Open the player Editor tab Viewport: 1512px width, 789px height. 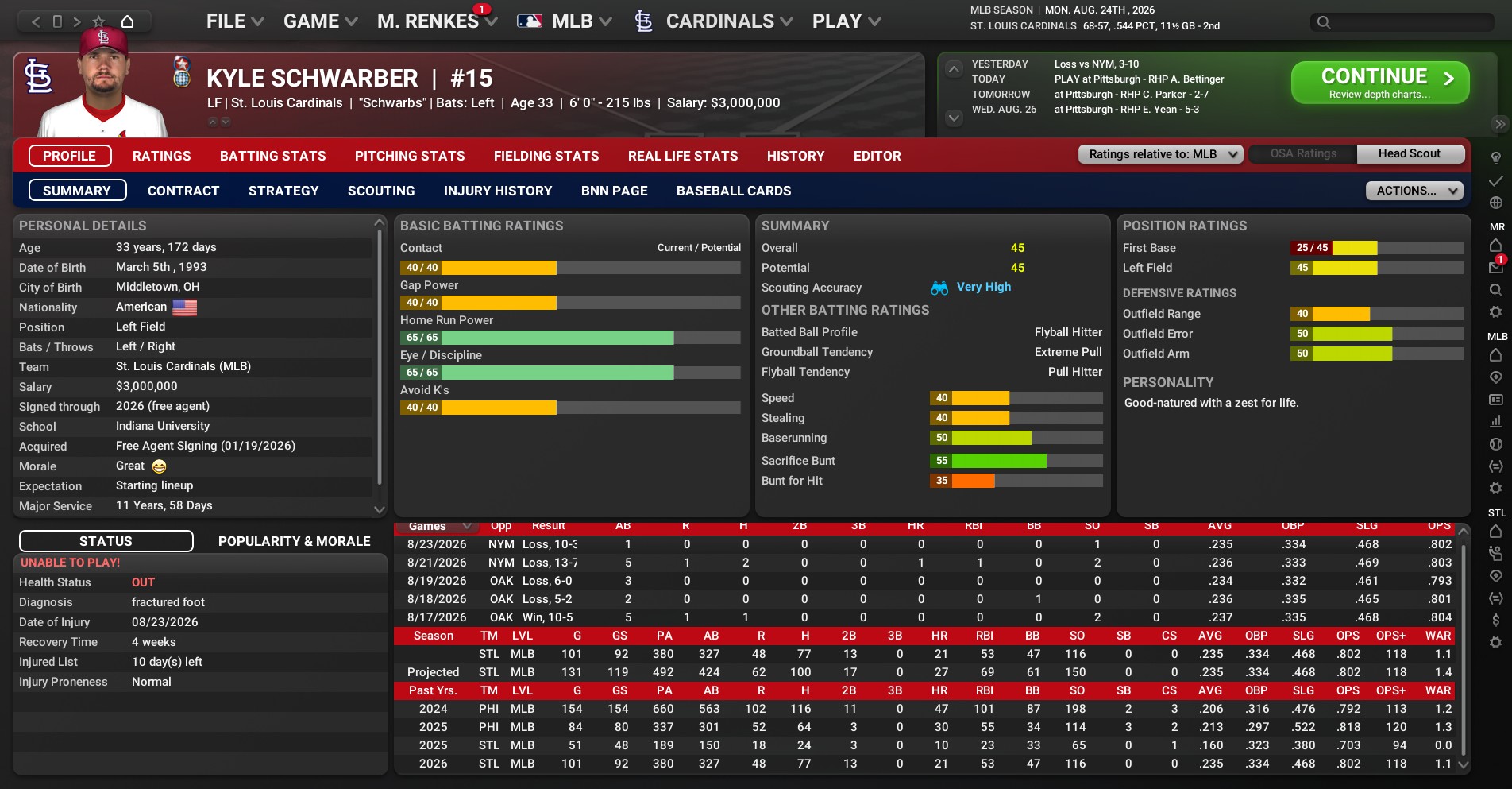coord(877,156)
